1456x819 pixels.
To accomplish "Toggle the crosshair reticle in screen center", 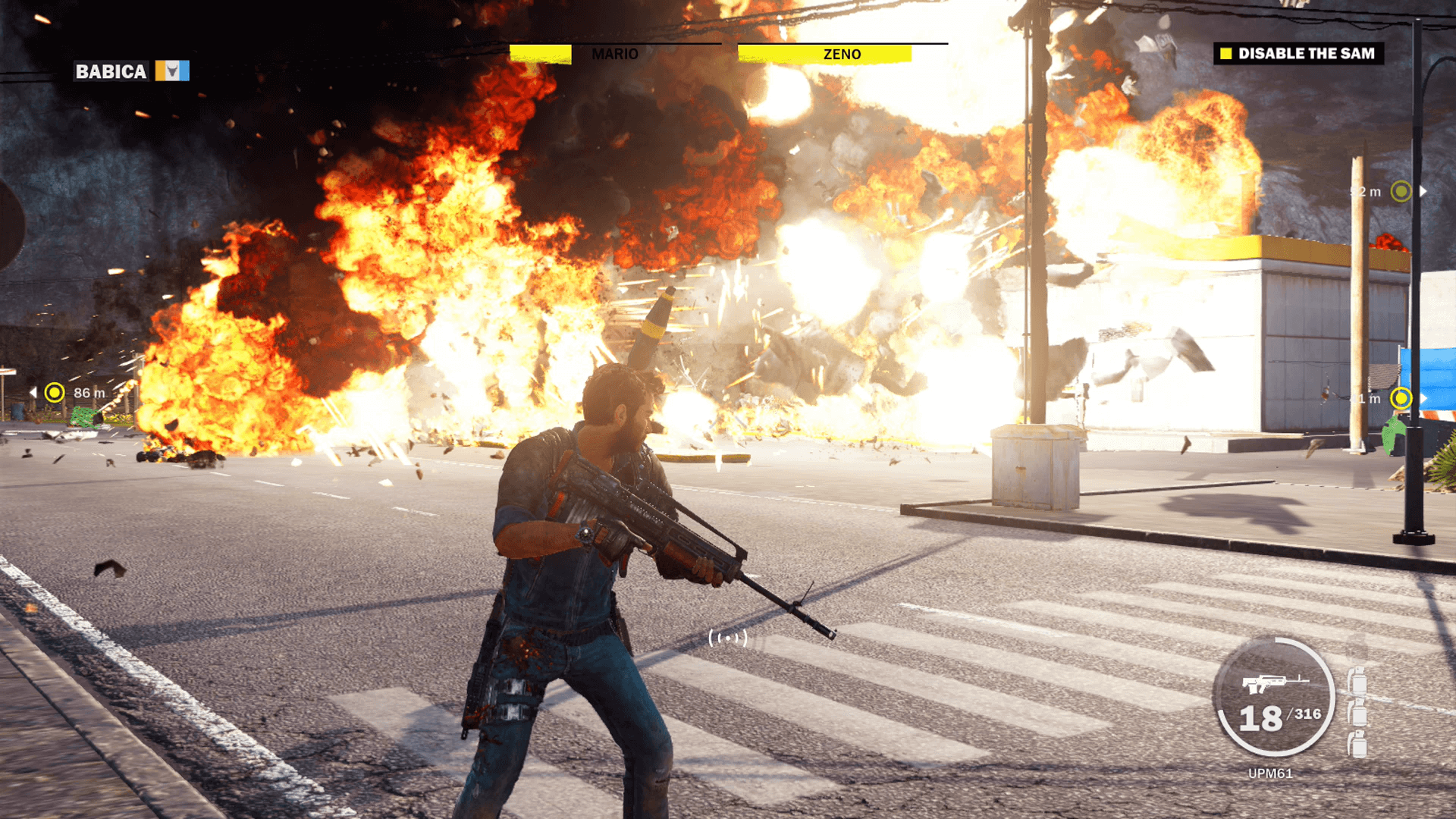I will pos(730,639).
